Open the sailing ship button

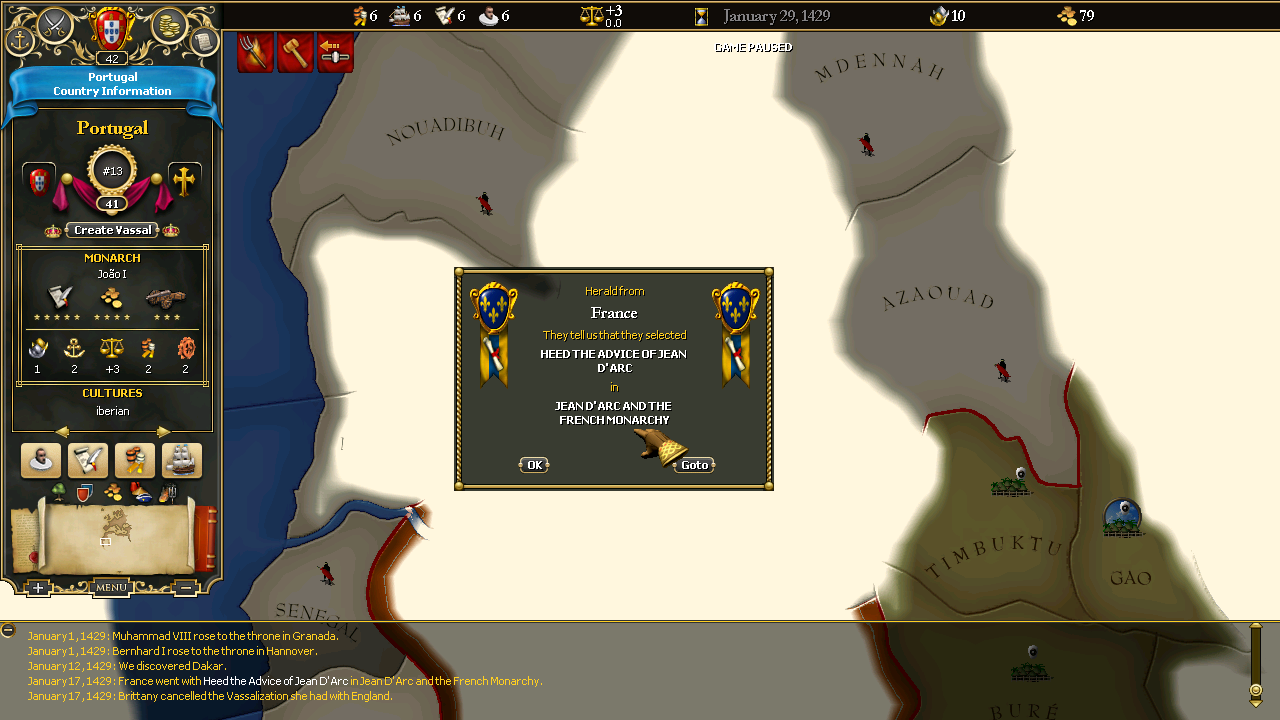pyautogui.click(x=182, y=460)
